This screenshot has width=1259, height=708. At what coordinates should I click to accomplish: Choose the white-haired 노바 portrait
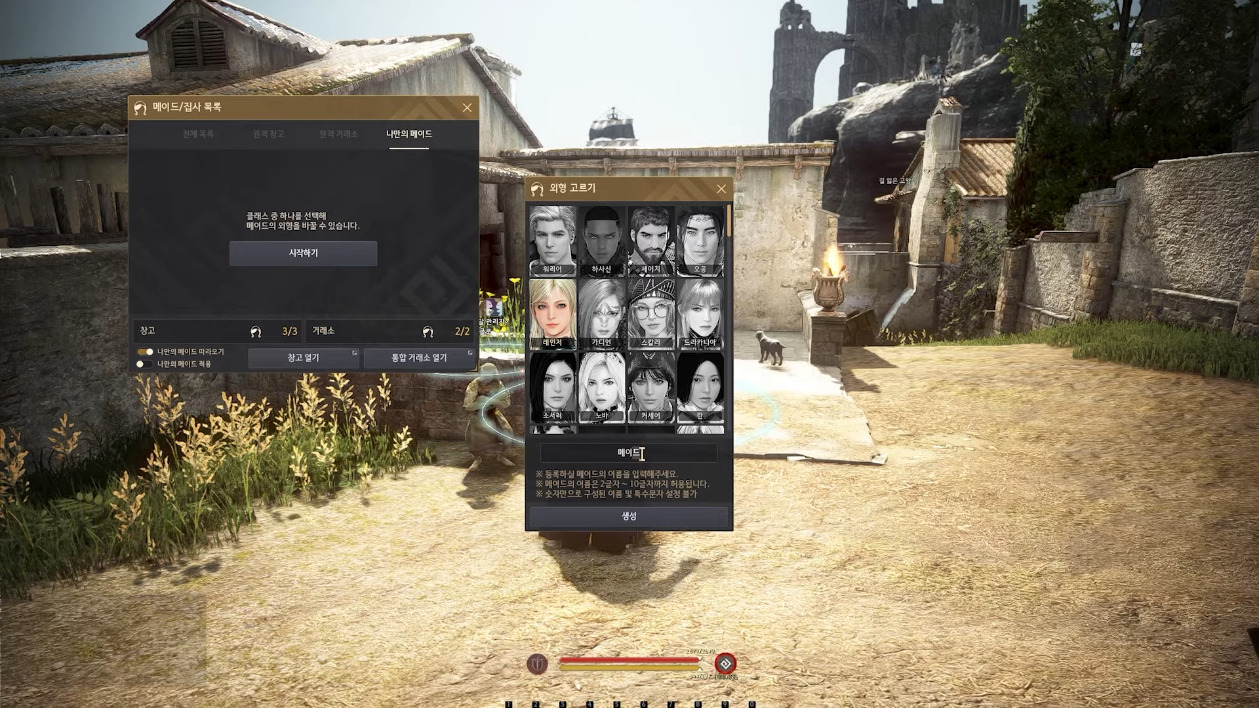(602, 386)
